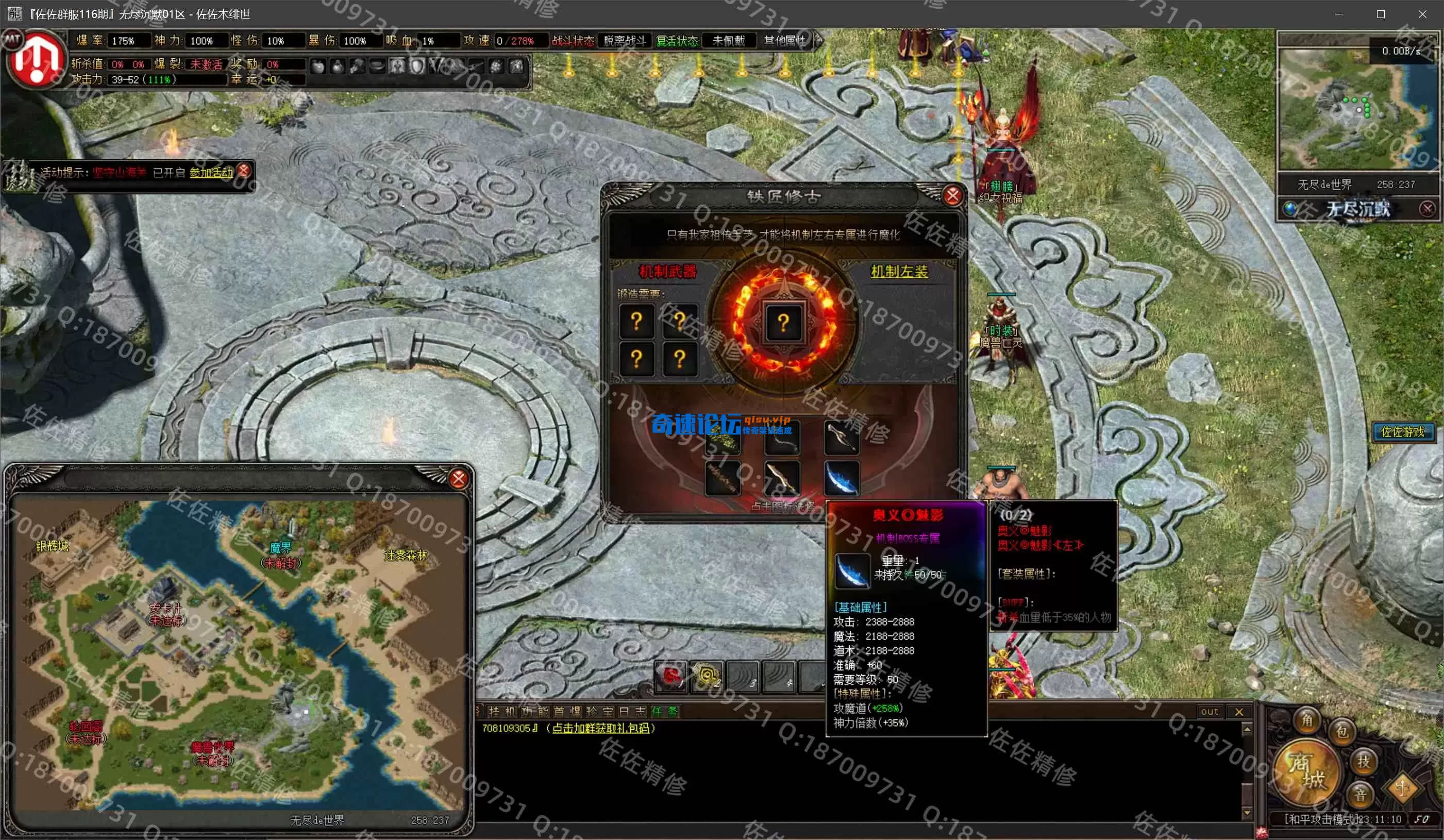
Task: Open the 挂机 auto-play tab
Action: (501, 712)
